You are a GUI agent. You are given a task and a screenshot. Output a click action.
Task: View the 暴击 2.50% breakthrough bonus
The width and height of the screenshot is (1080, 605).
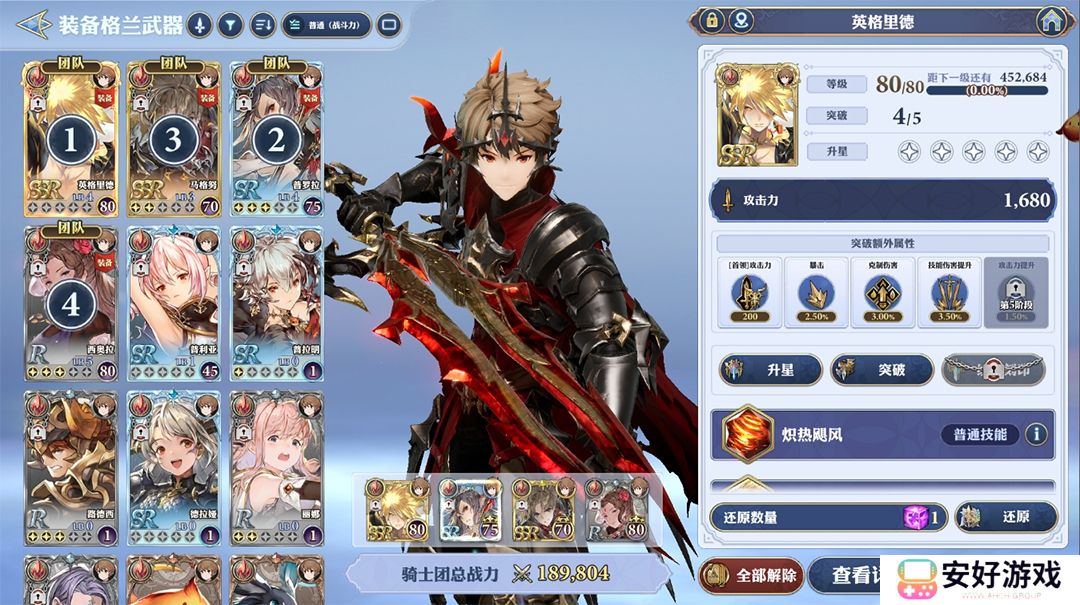[x=817, y=292]
